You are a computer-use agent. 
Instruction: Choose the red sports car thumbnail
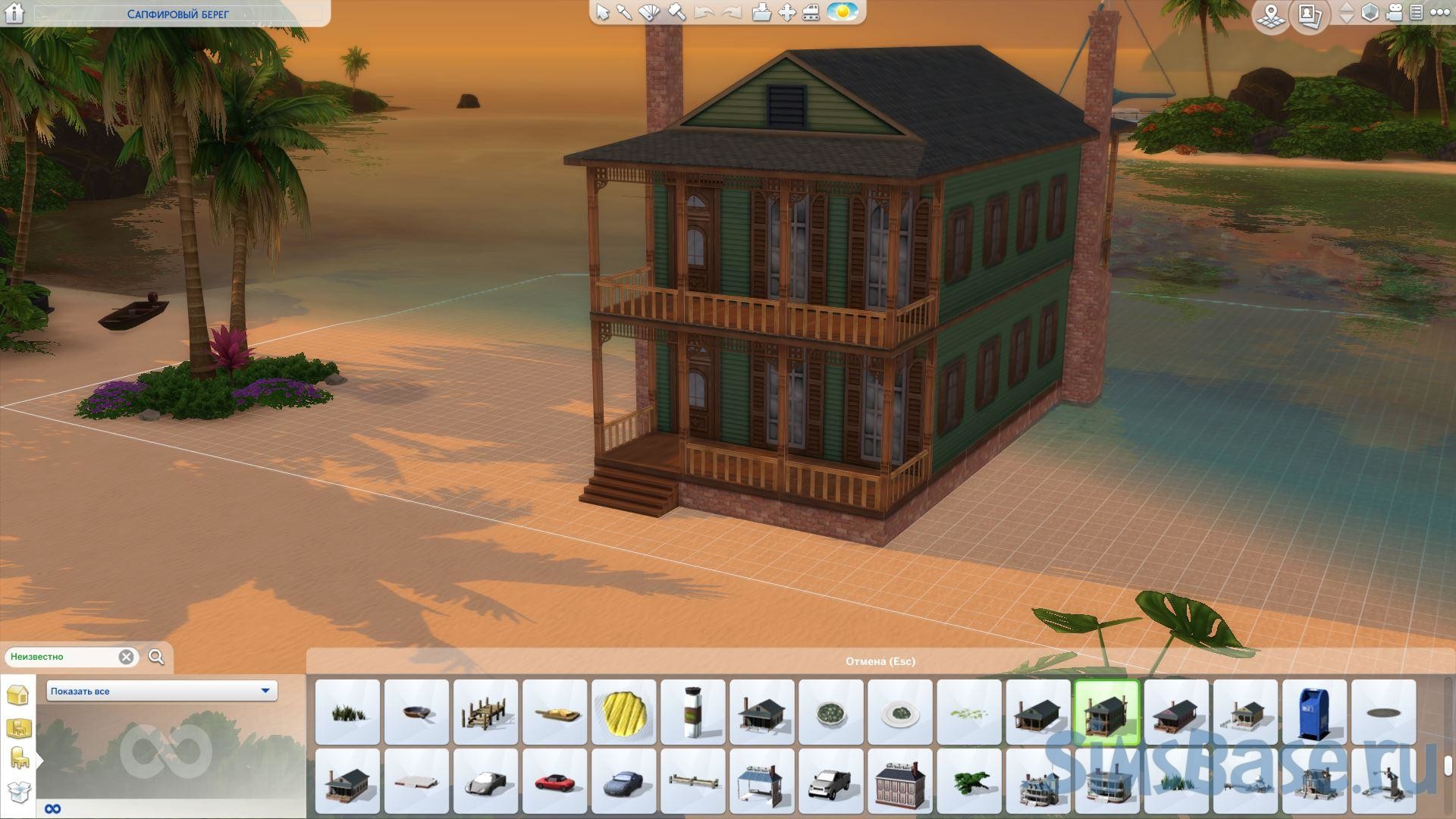pos(554,781)
